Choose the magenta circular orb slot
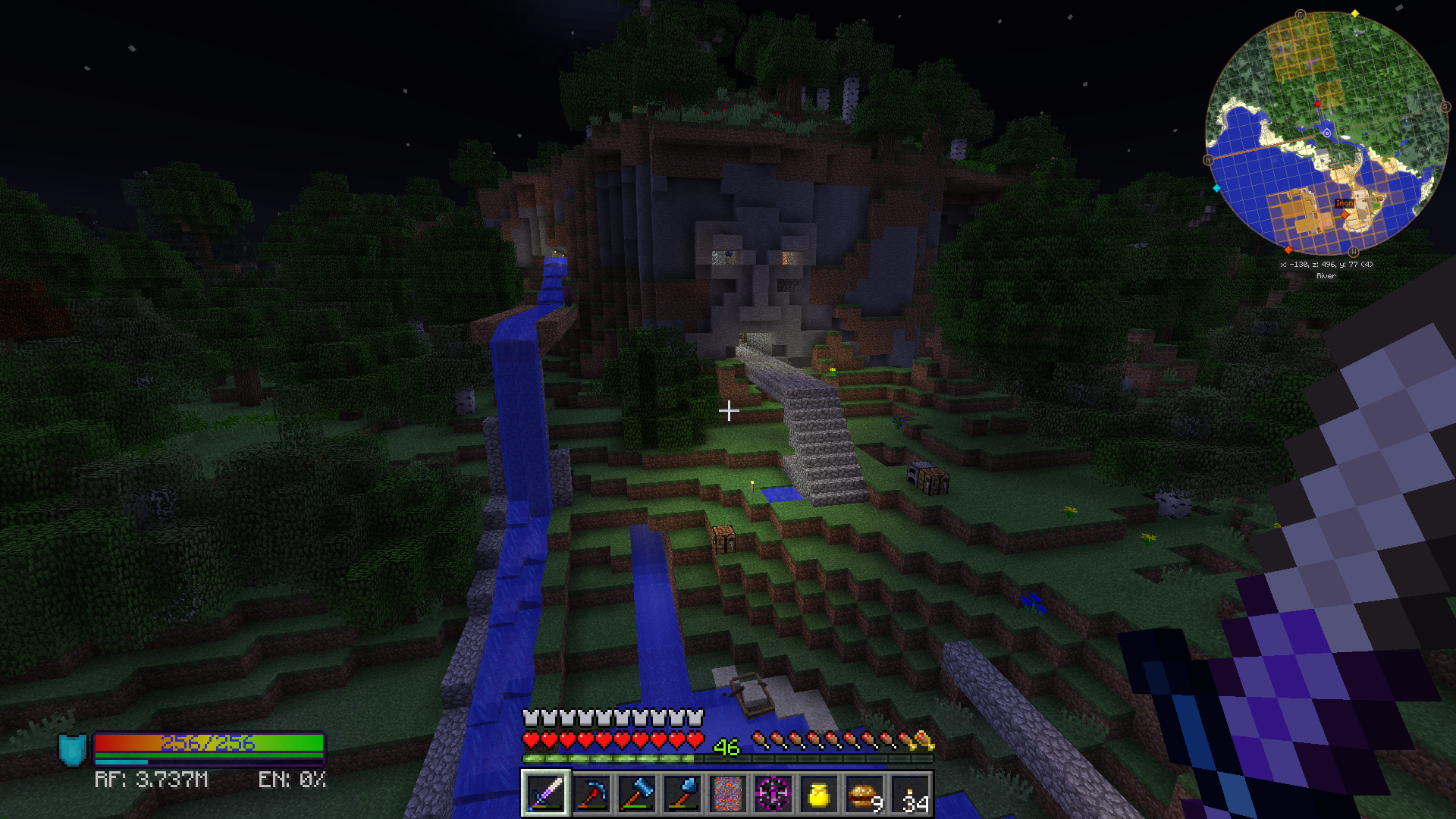This screenshot has height=819, width=1456. [x=773, y=794]
